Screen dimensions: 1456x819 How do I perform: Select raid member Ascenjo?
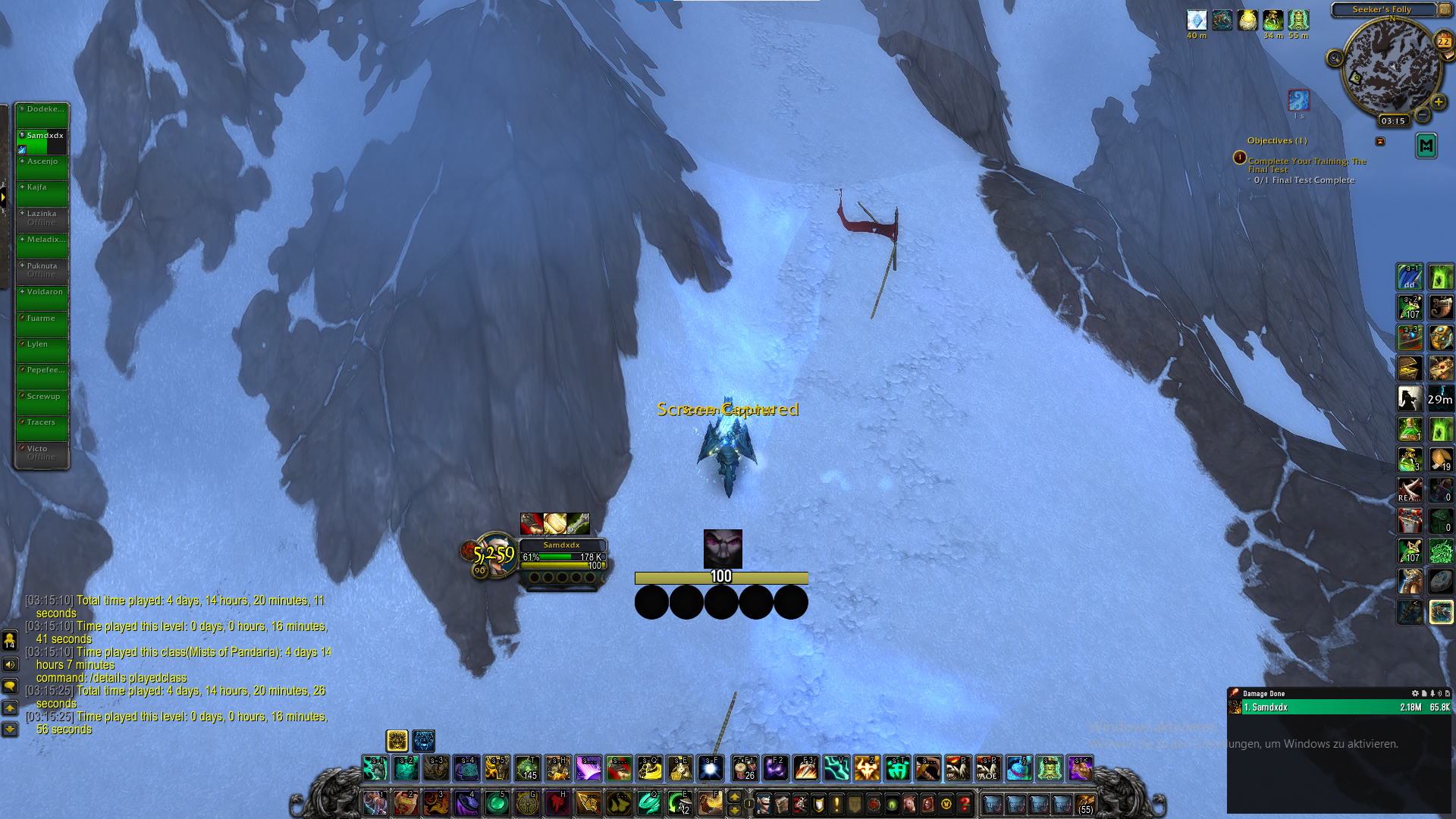42,167
